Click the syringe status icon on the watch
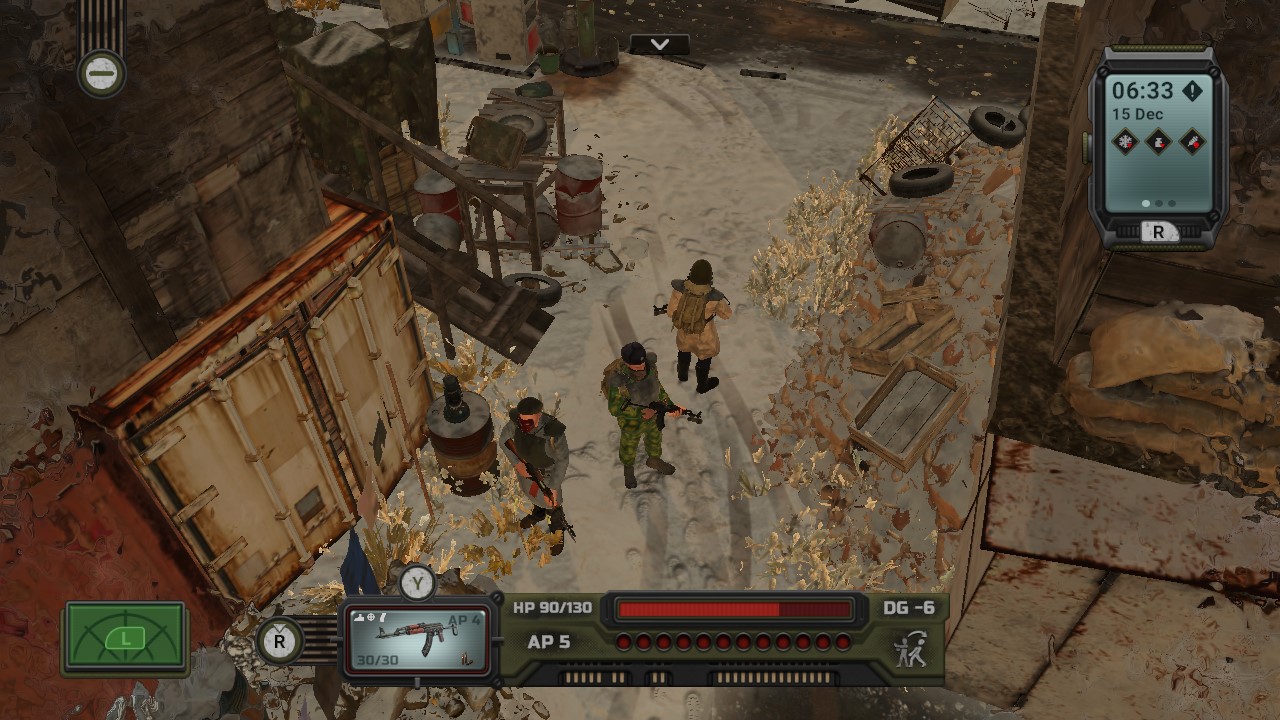The height and width of the screenshot is (720, 1280). click(x=1193, y=142)
